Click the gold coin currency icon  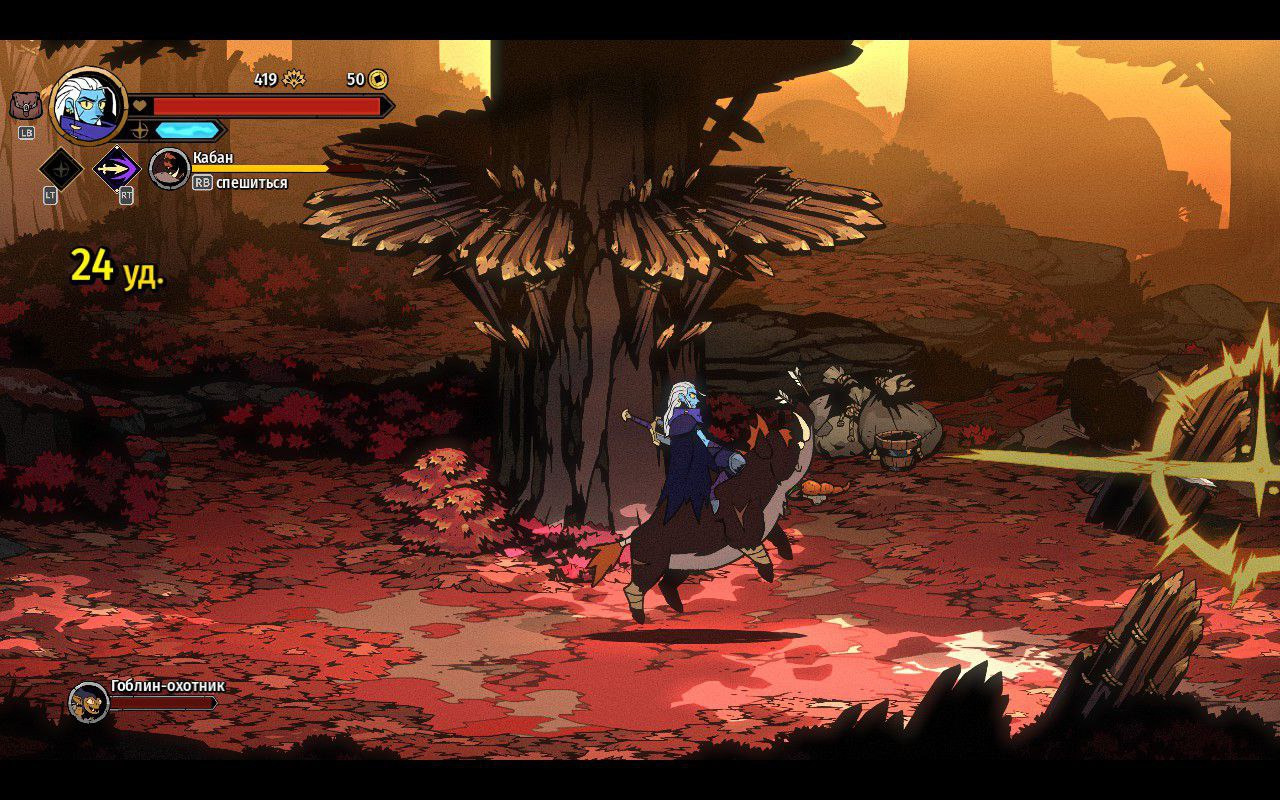click(x=378, y=79)
